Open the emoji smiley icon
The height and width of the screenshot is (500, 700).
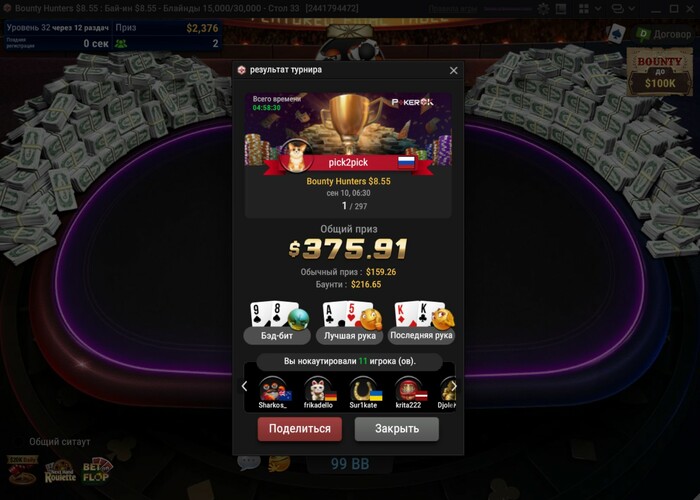[x=279, y=463]
